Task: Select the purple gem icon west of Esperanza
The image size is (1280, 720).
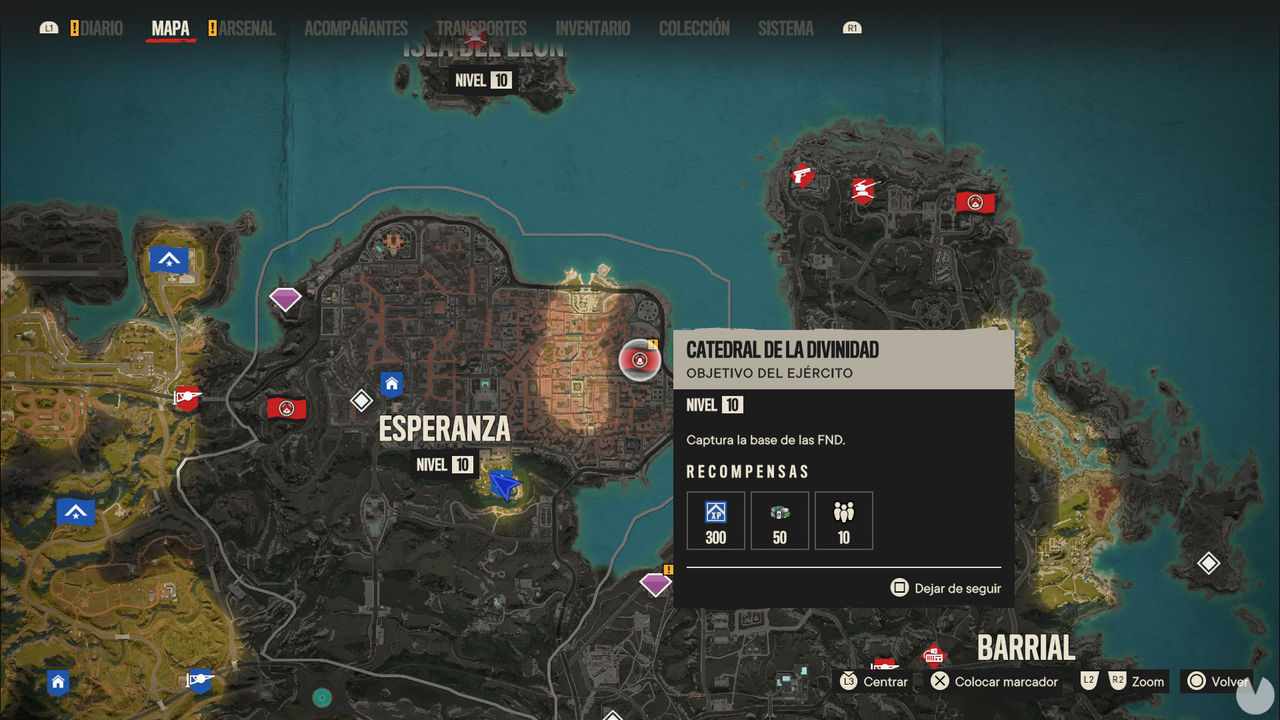Action: coord(286,297)
